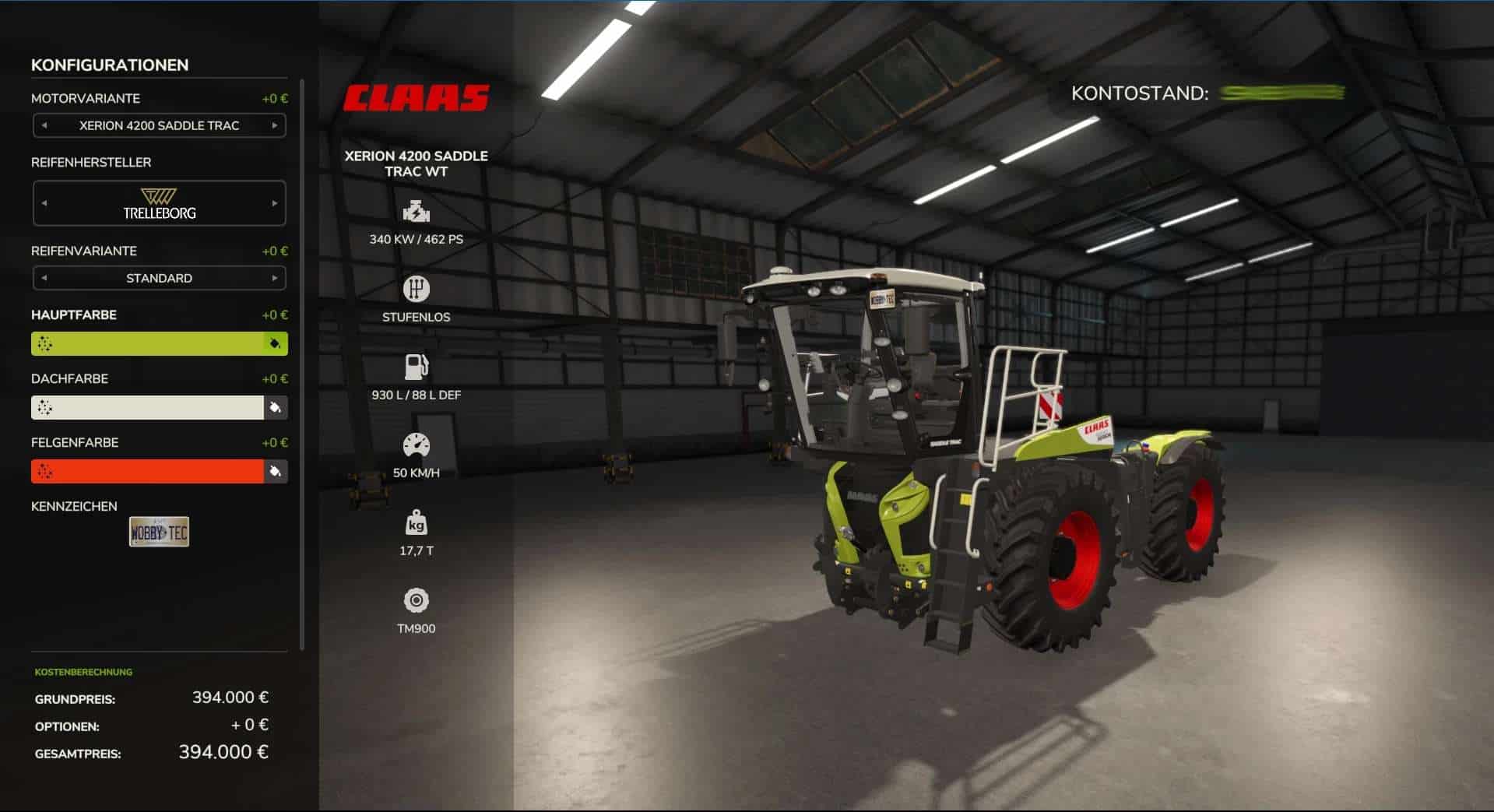Choose next Reifenvariante after Standard

tap(274, 278)
